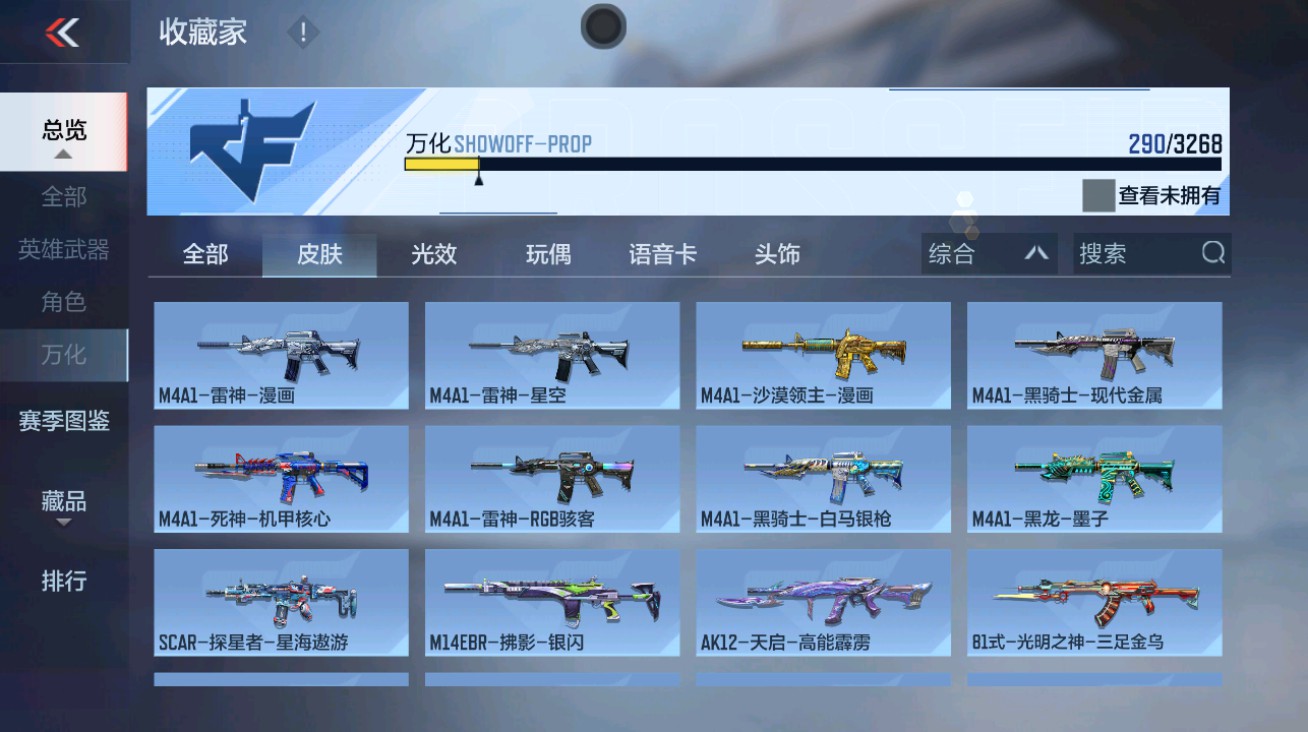
Task: Toggle to 万化 in the sidebar
Action: (63, 354)
